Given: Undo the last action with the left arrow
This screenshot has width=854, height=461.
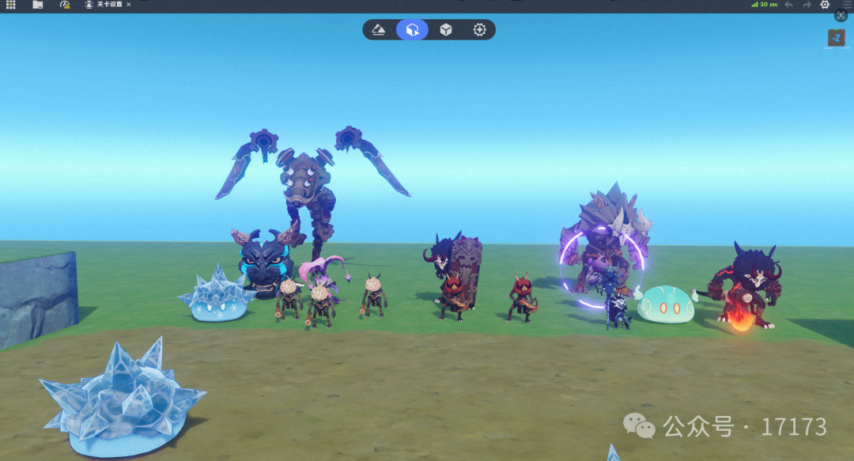Looking at the screenshot, I should (789, 5).
